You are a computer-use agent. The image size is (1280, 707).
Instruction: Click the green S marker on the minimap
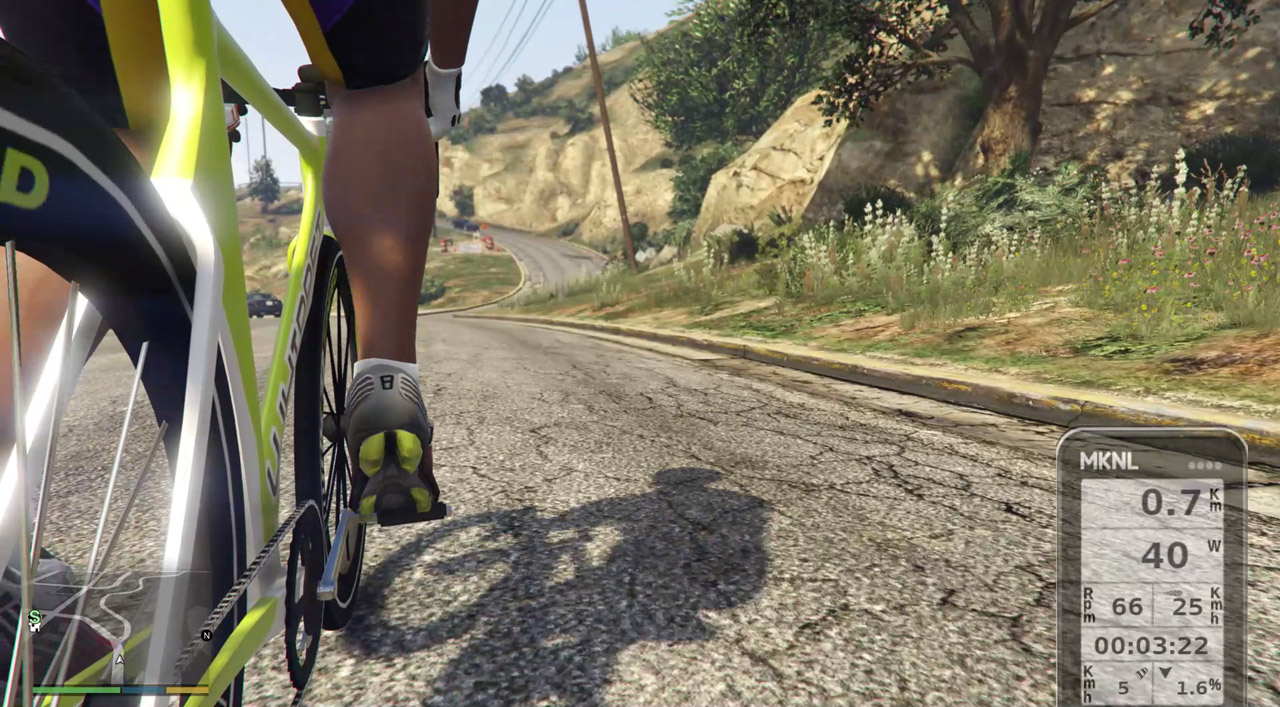(x=35, y=617)
